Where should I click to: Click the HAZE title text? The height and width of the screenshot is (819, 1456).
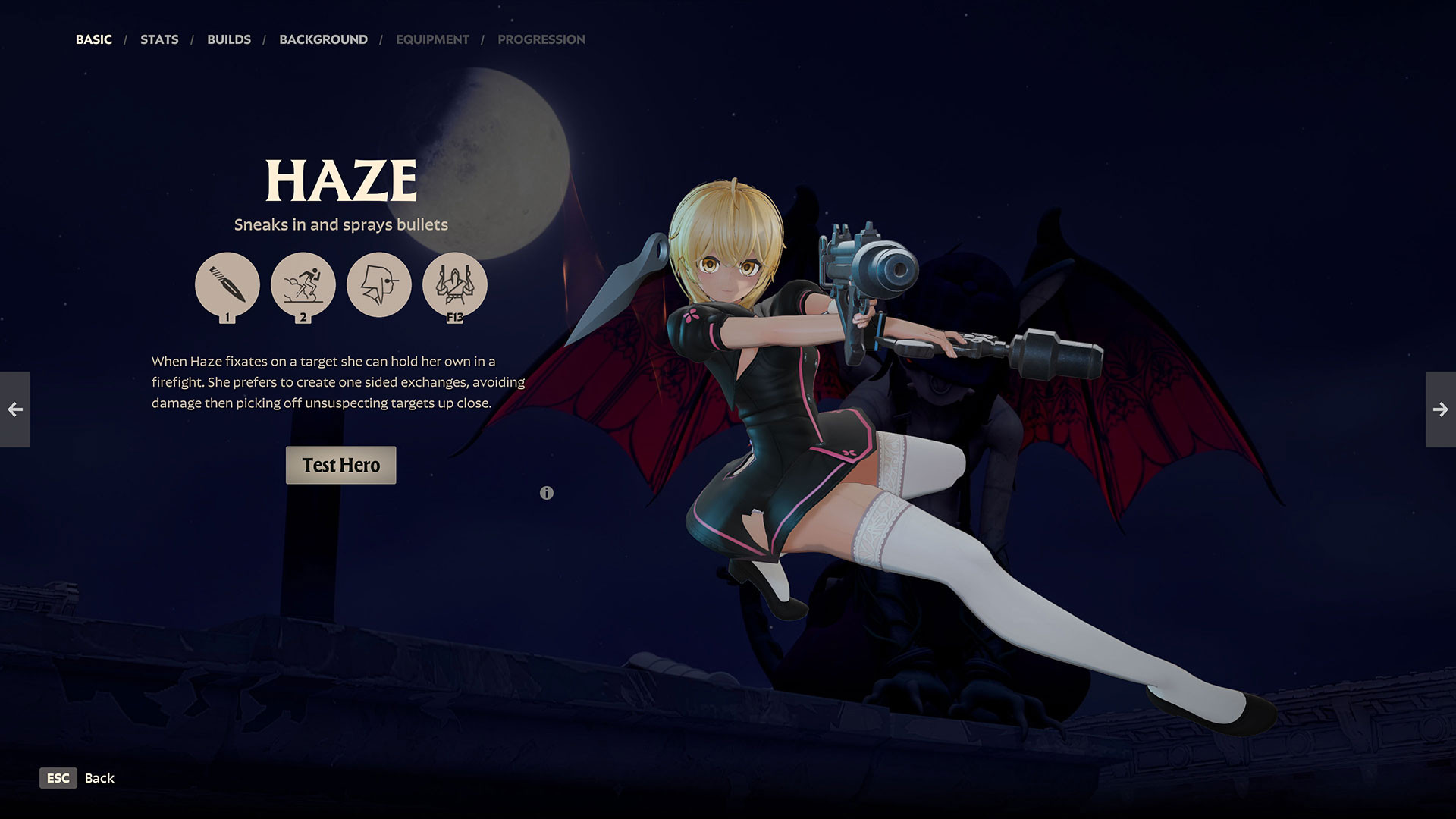point(340,180)
